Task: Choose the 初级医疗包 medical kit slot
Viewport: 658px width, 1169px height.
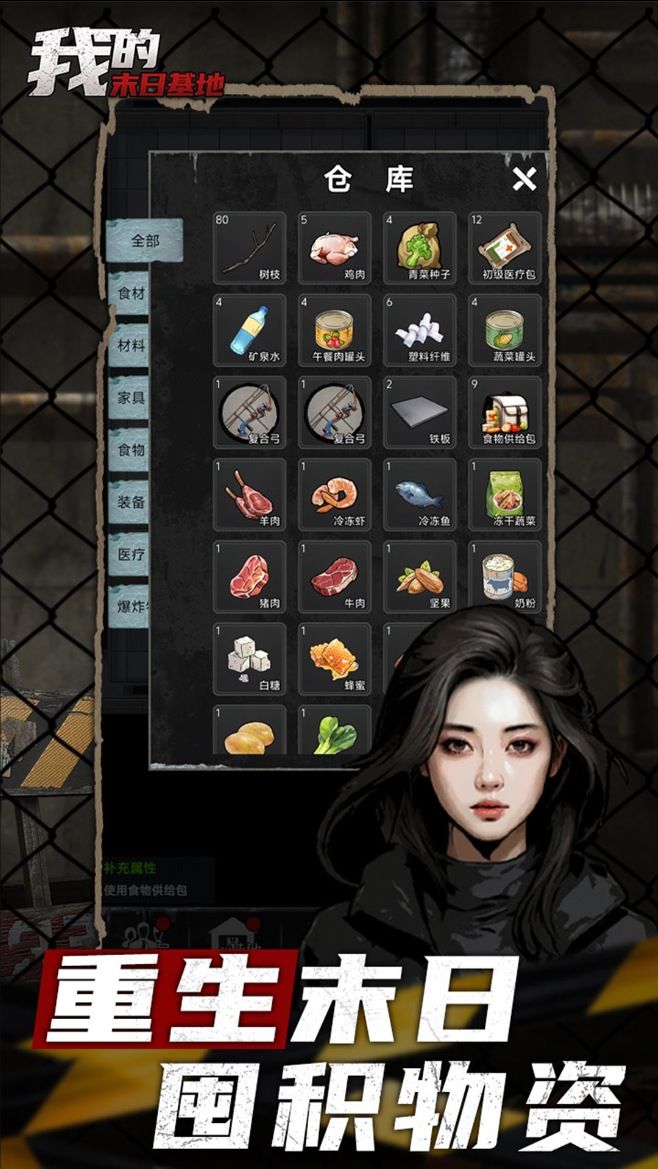Action: point(505,248)
